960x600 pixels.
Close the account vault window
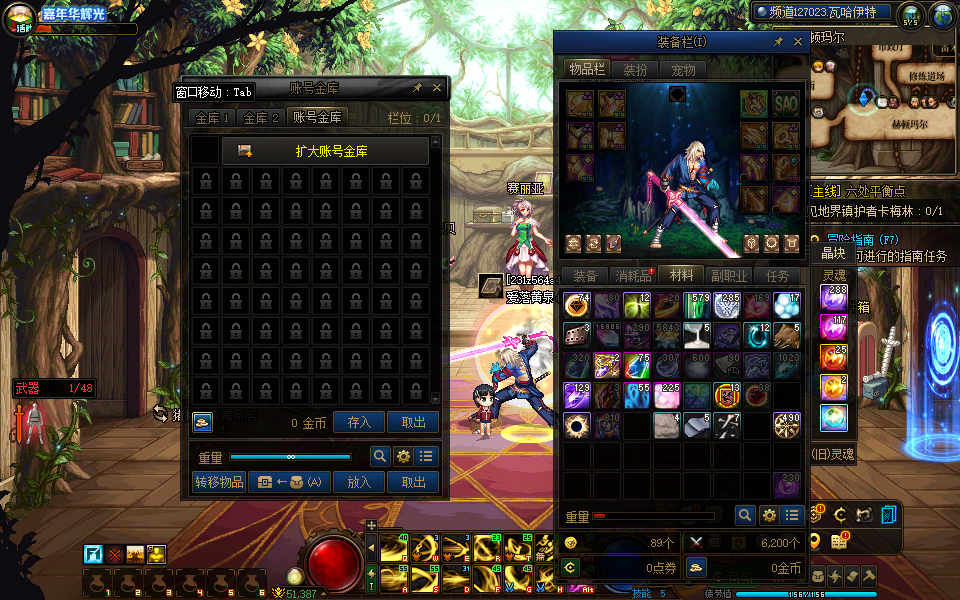pos(437,88)
